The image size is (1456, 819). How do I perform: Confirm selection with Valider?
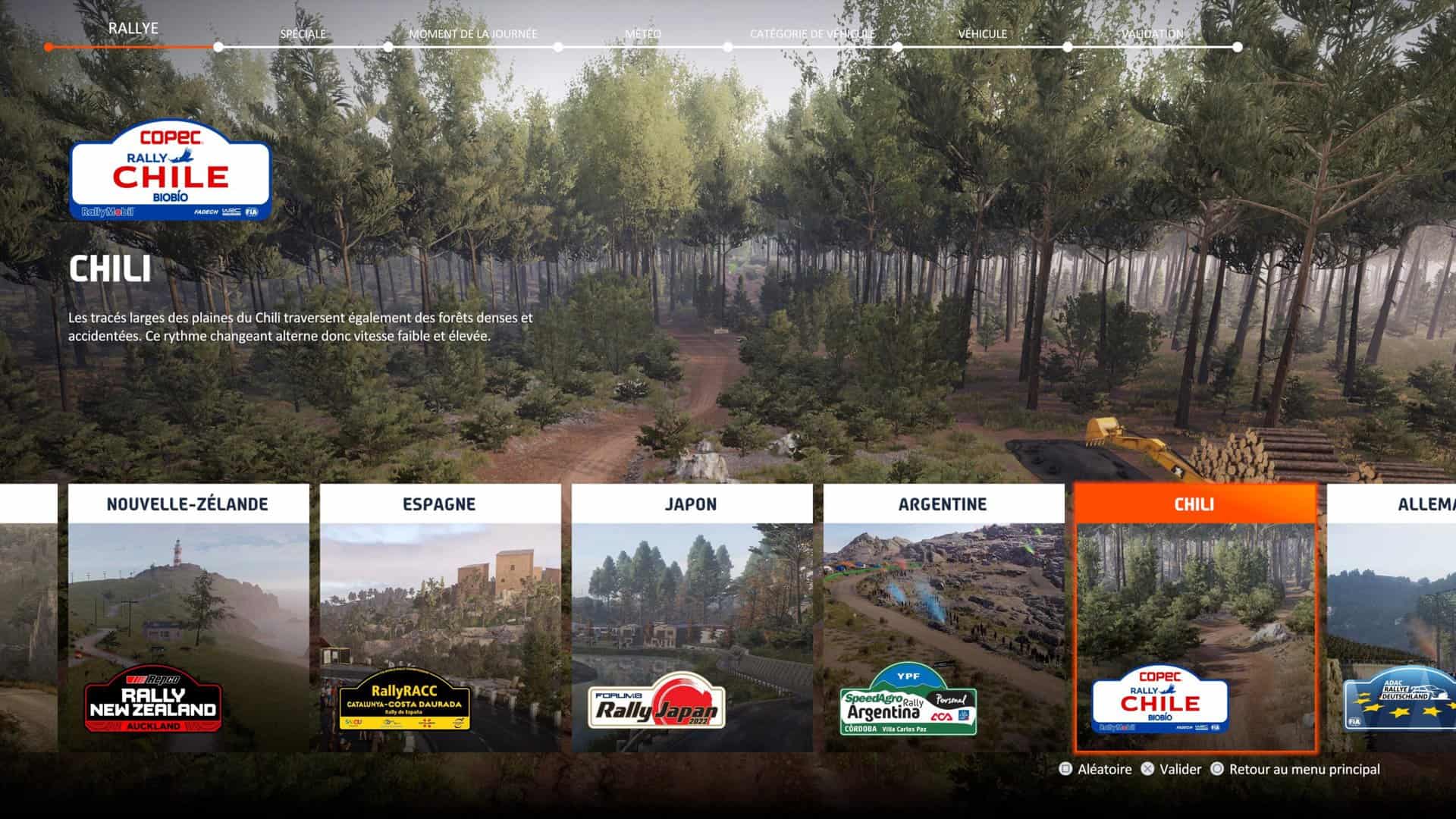(x=1172, y=769)
